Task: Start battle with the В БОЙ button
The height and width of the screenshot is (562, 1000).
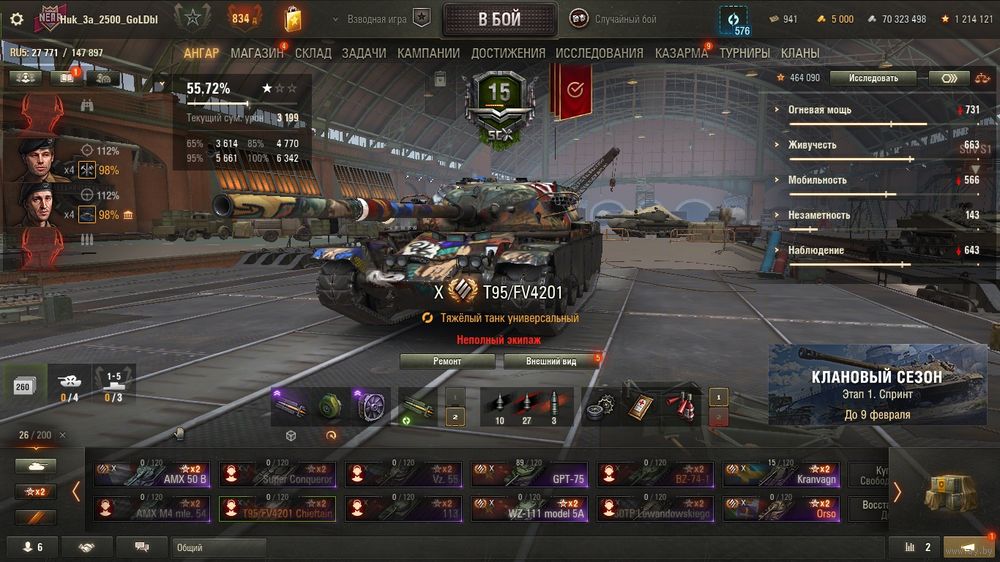Action: tap(499, 19)
